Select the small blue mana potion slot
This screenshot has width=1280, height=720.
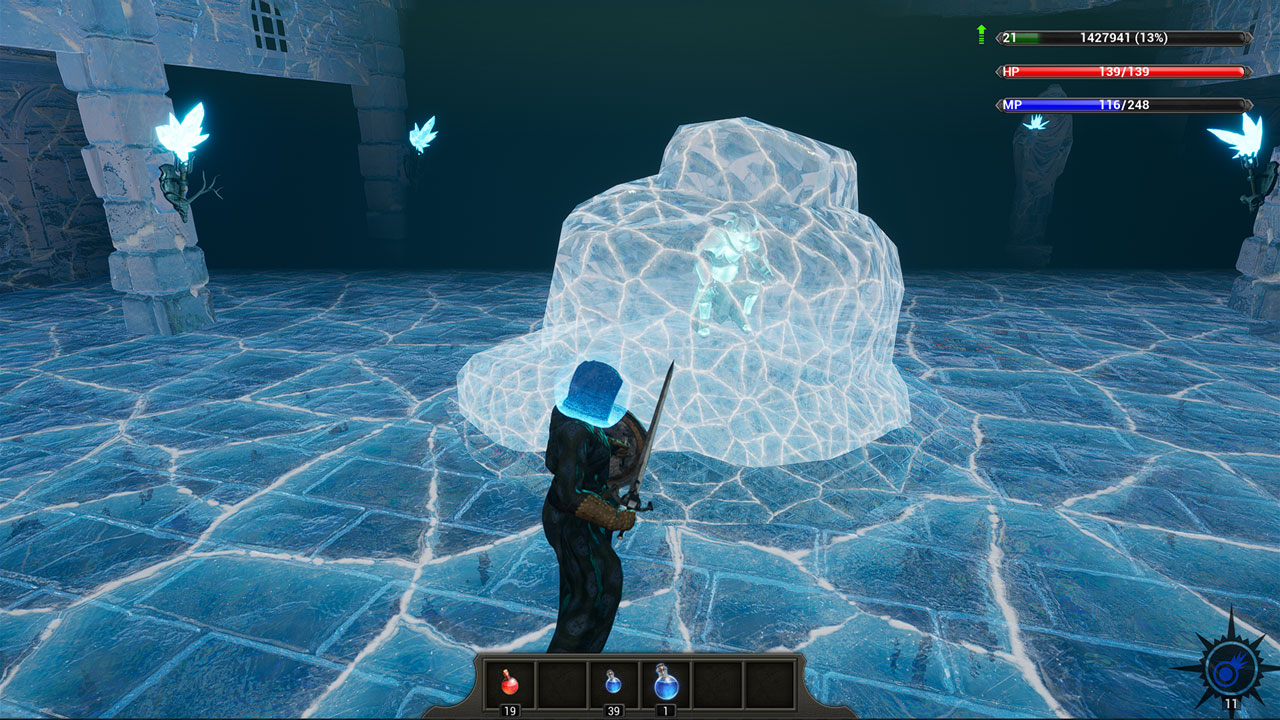(613, 684)
